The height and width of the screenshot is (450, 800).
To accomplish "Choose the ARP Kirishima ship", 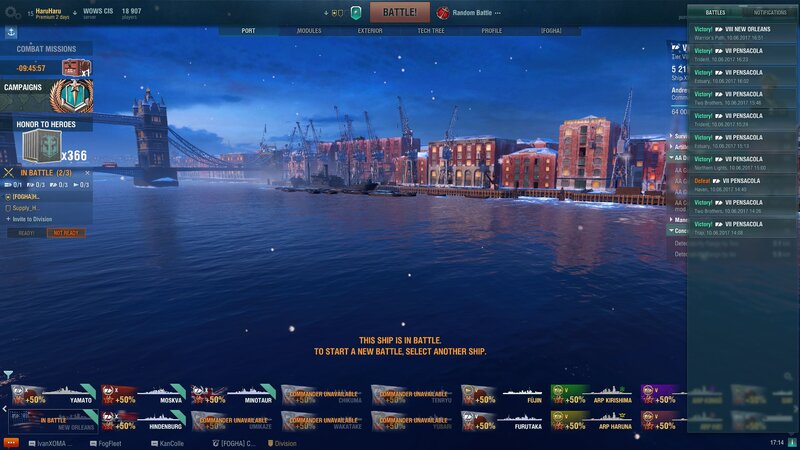I will [593, 395].
